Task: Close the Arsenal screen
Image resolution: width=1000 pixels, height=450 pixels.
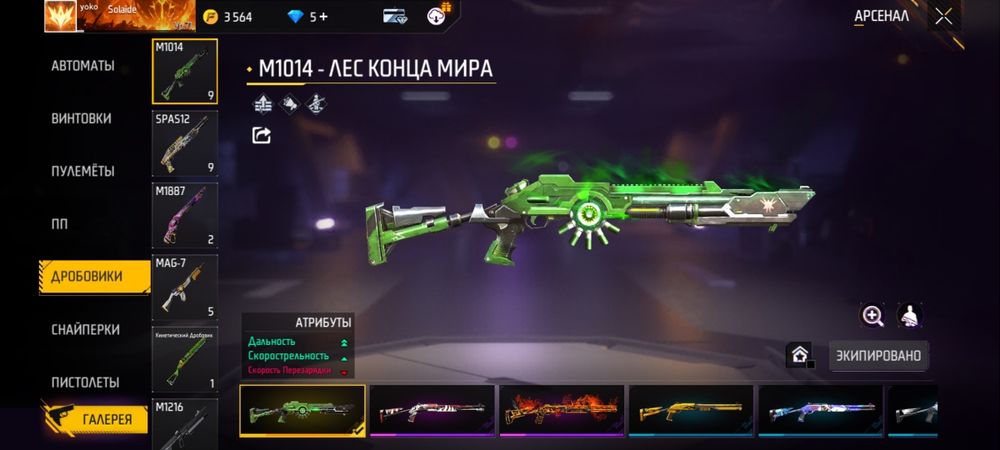Action: point(943,16)
